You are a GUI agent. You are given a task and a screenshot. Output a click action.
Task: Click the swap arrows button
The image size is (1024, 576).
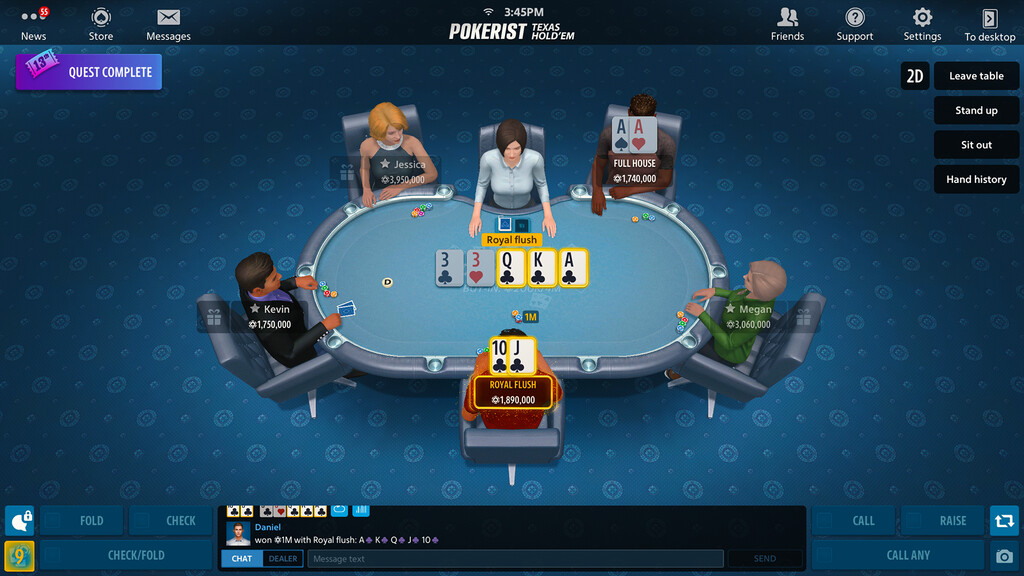pos(1004,520)
